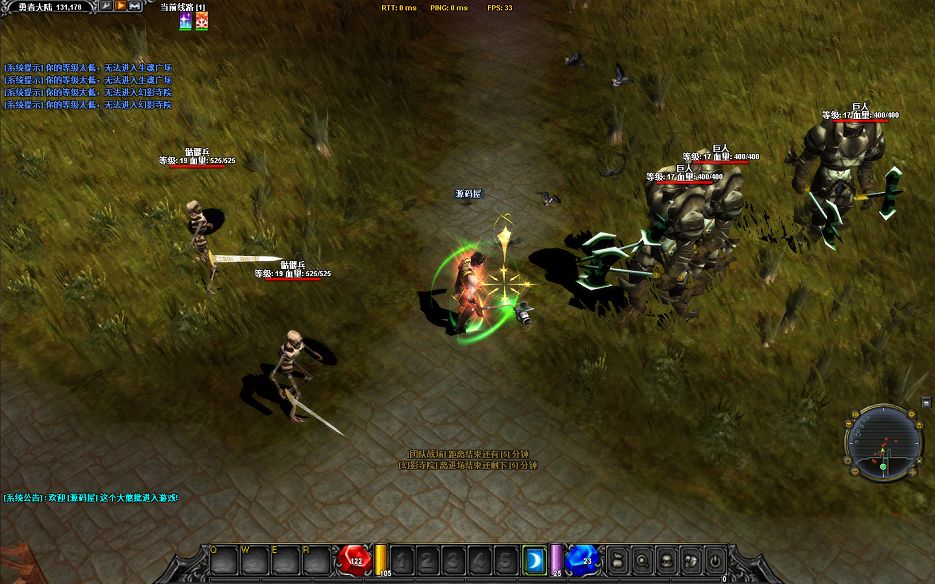This screenshot has height=584, width=935.
Task: Select the purple sparkle buff icon
Action: 186,22
